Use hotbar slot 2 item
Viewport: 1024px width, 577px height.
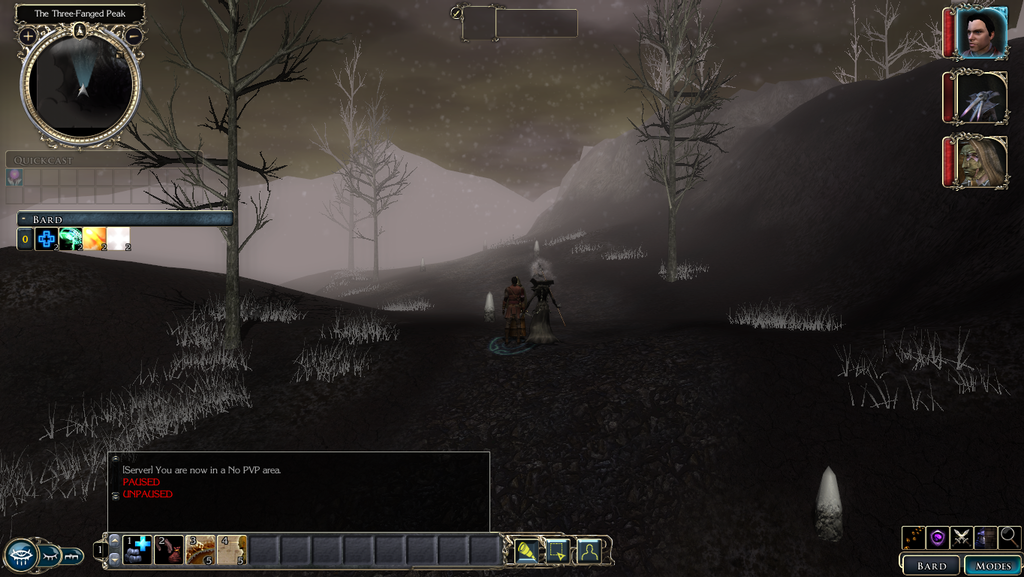coord(169,550)
